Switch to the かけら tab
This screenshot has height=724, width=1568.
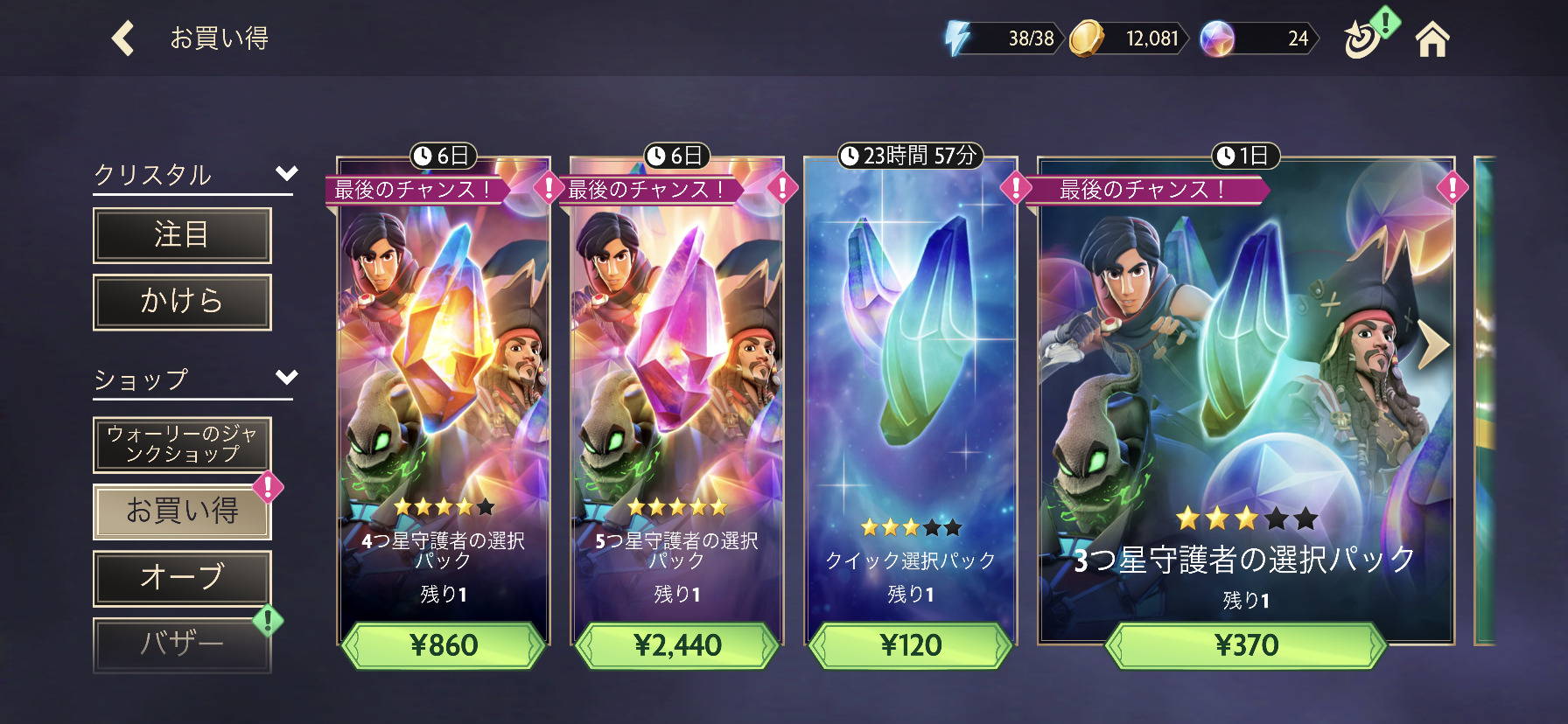tap(182, 302)
